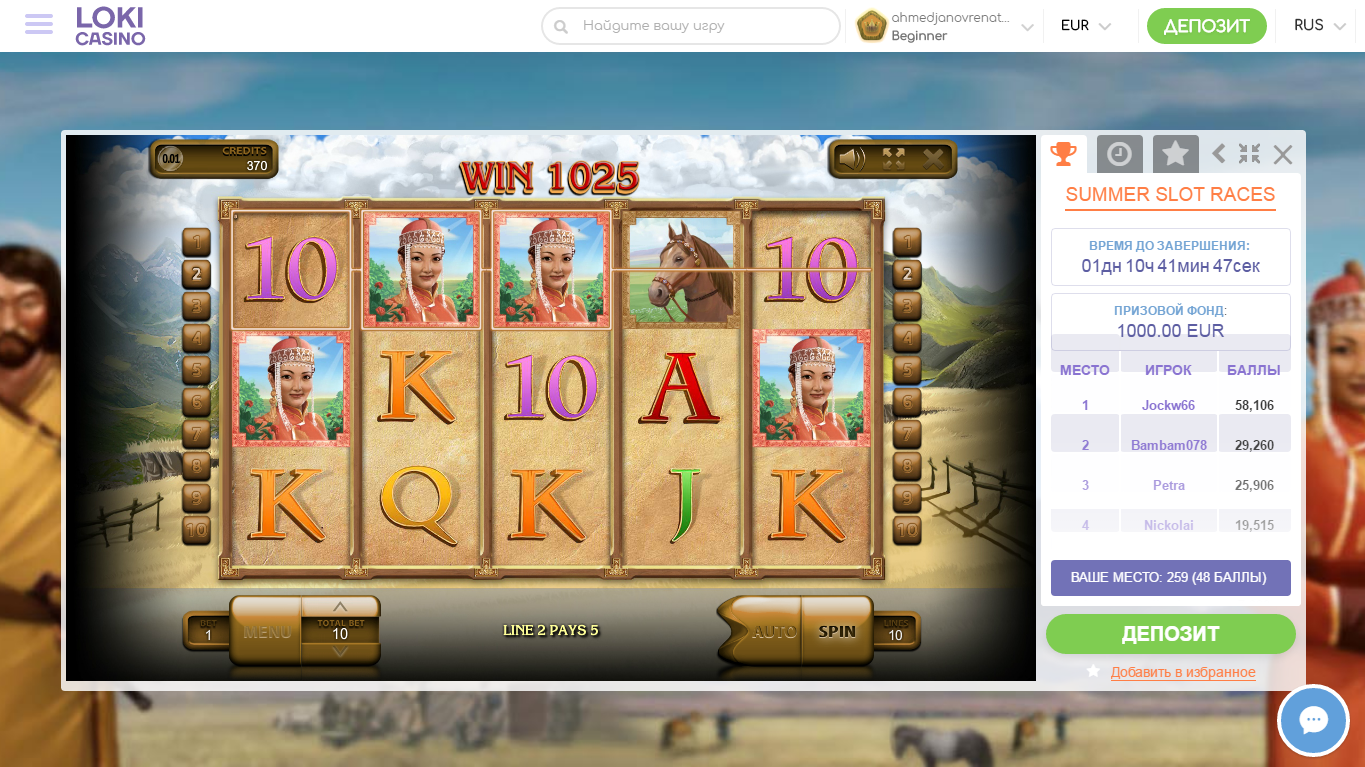The image size is (1365, 767).
Task: Open the slot MENU button
Action: 266,632
